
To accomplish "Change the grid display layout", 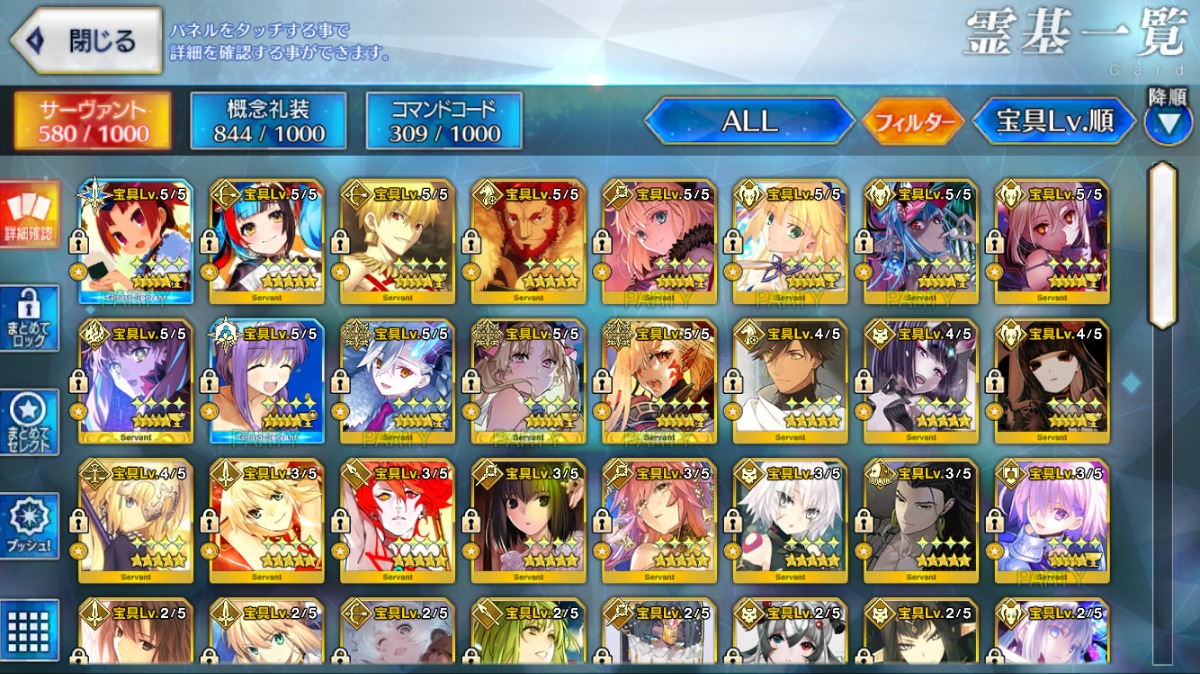I will coord(29,628).
